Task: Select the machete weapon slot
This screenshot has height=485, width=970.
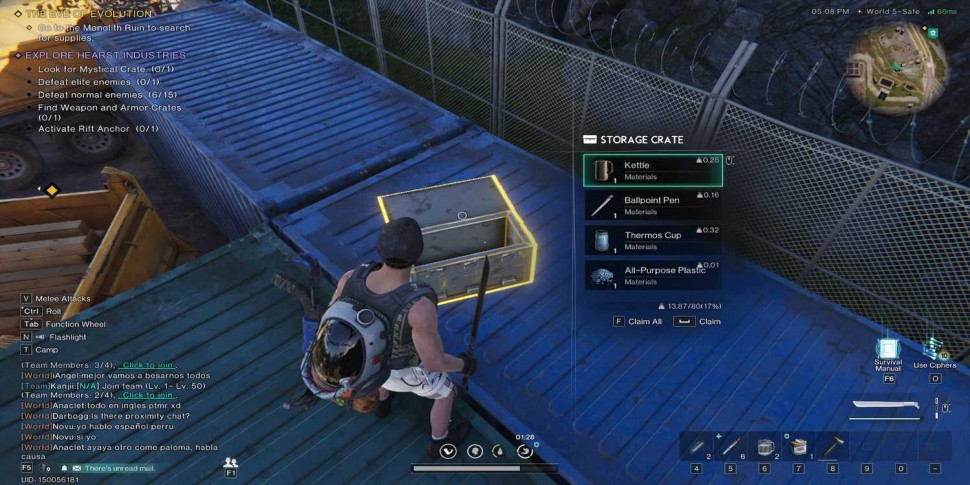Action: tap(885, 407)
